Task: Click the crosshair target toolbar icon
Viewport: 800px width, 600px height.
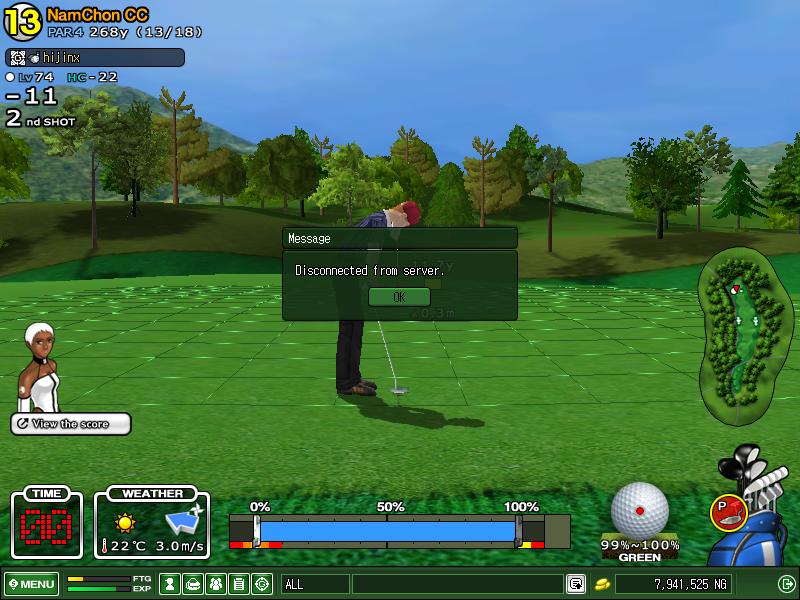Action: (262, 584)
